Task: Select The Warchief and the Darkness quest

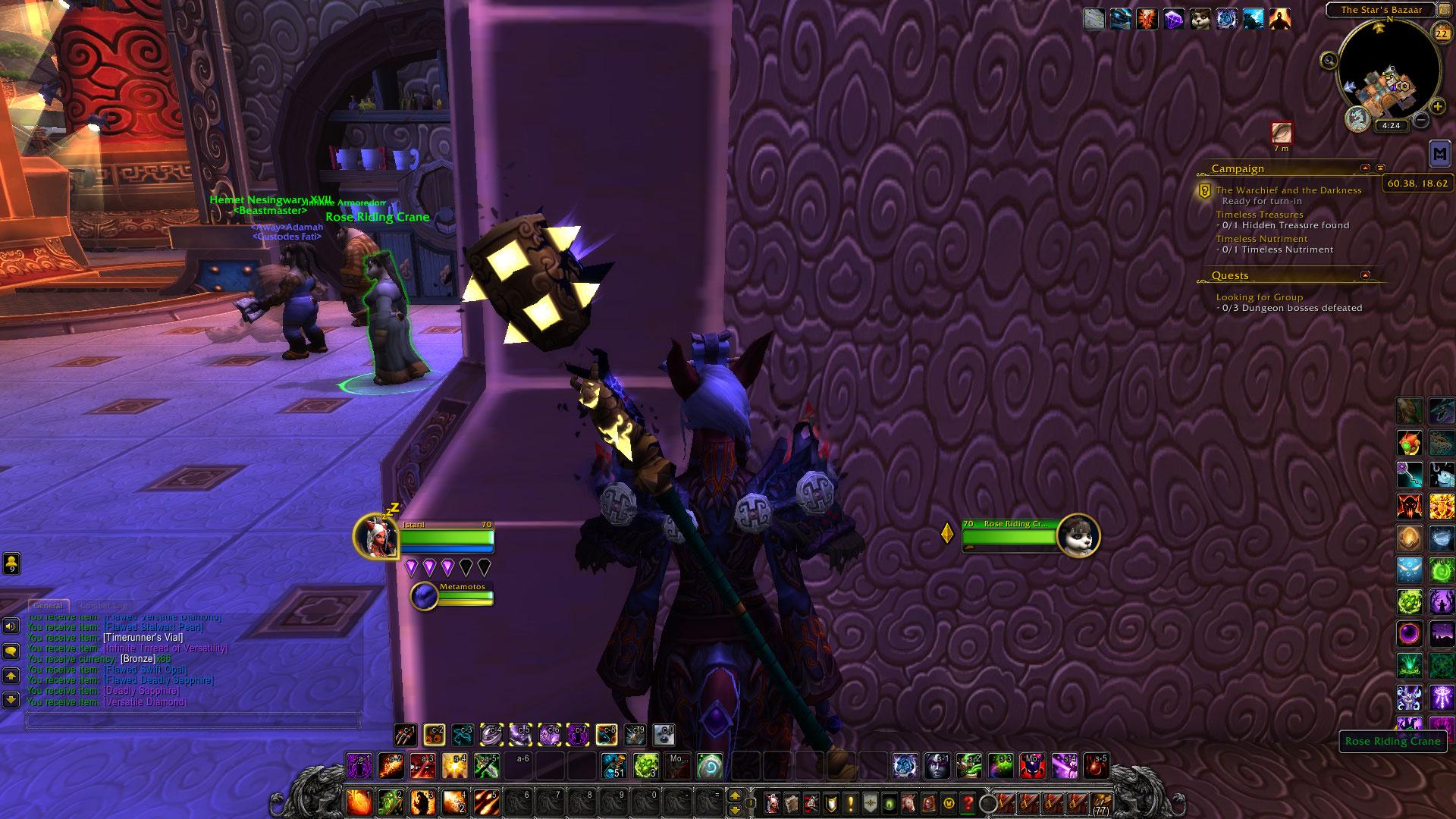Action: pyautogui.click(x=1288, y=190)
